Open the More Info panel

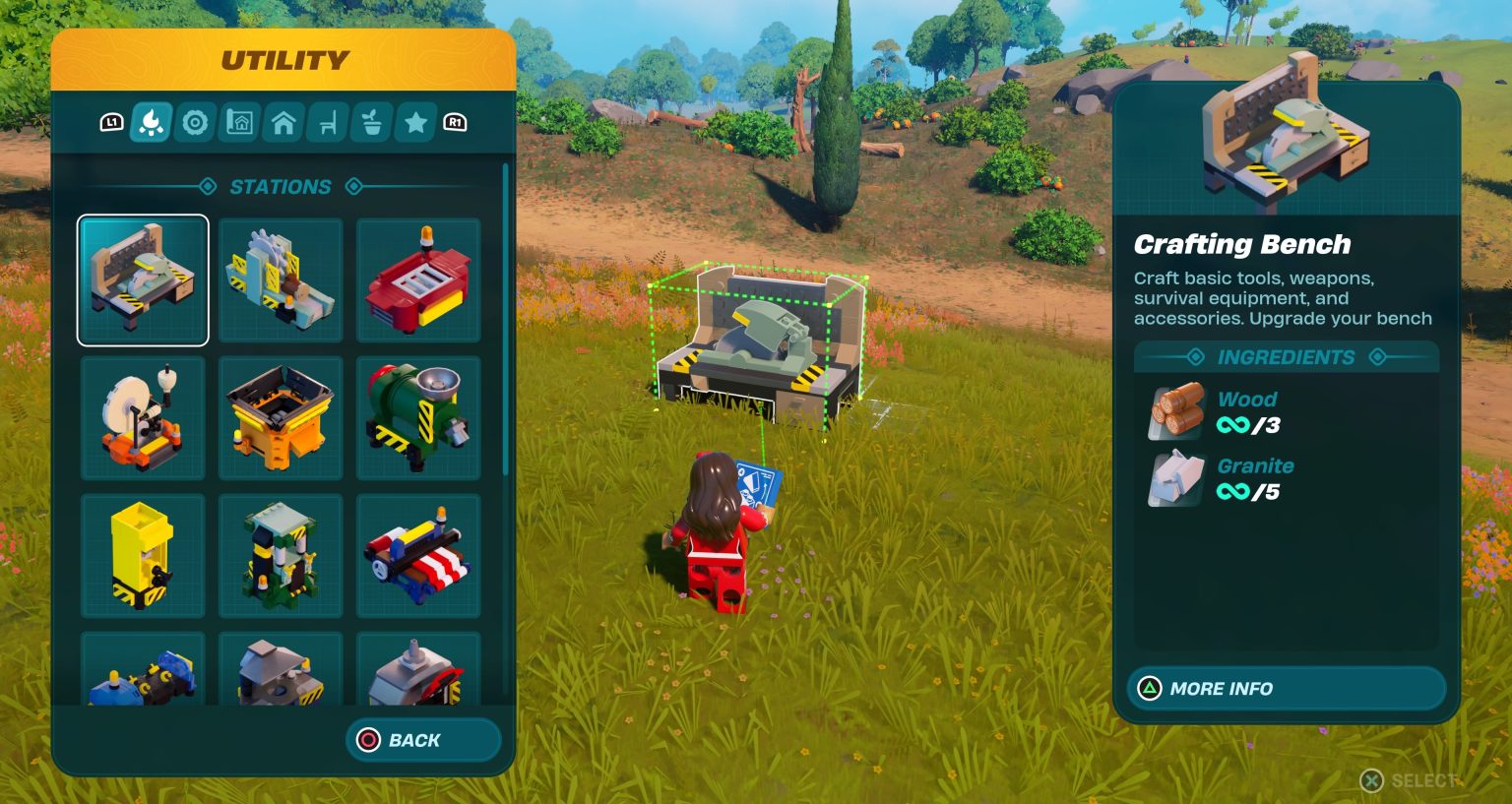pos(1286,688)
